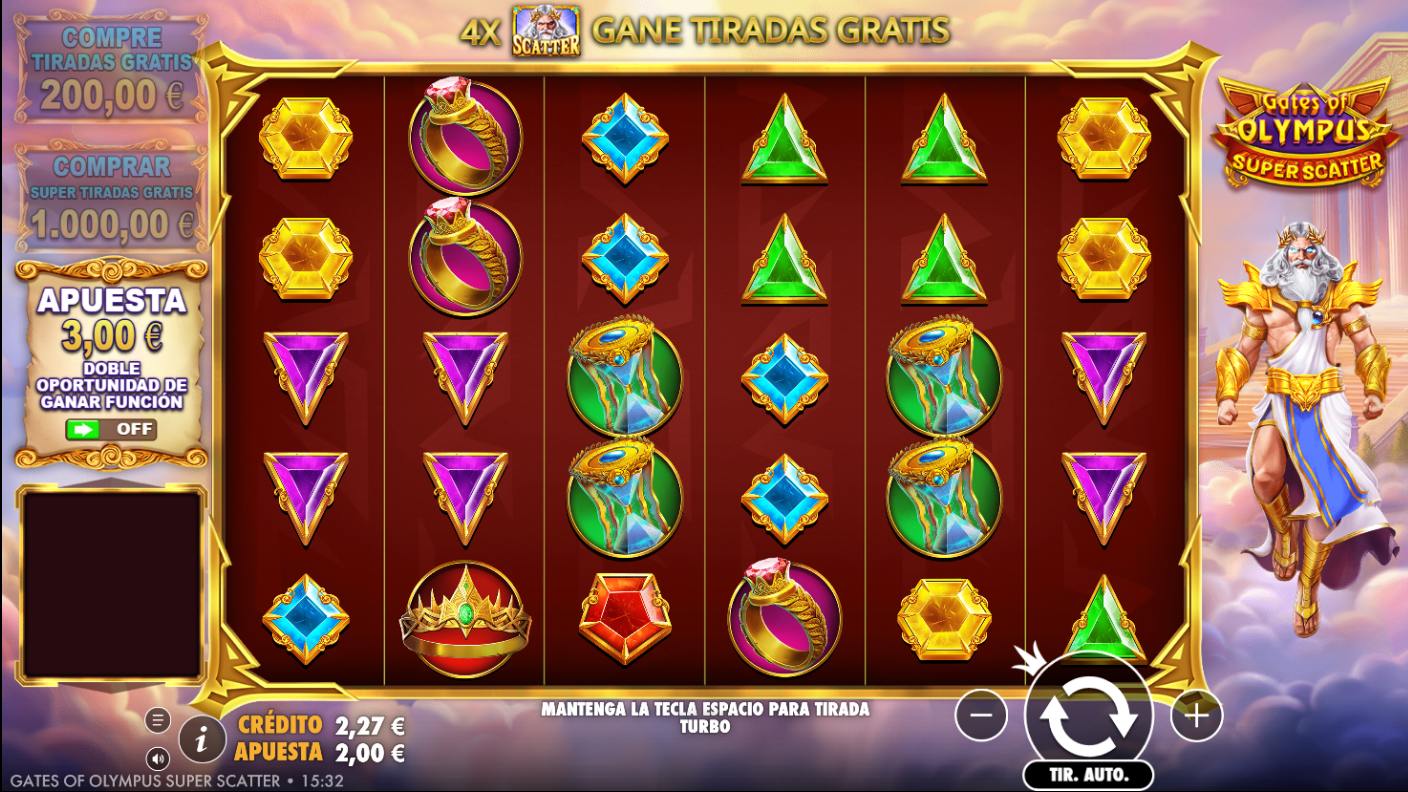Toggle the double chance OFF switch

[110, 429]
